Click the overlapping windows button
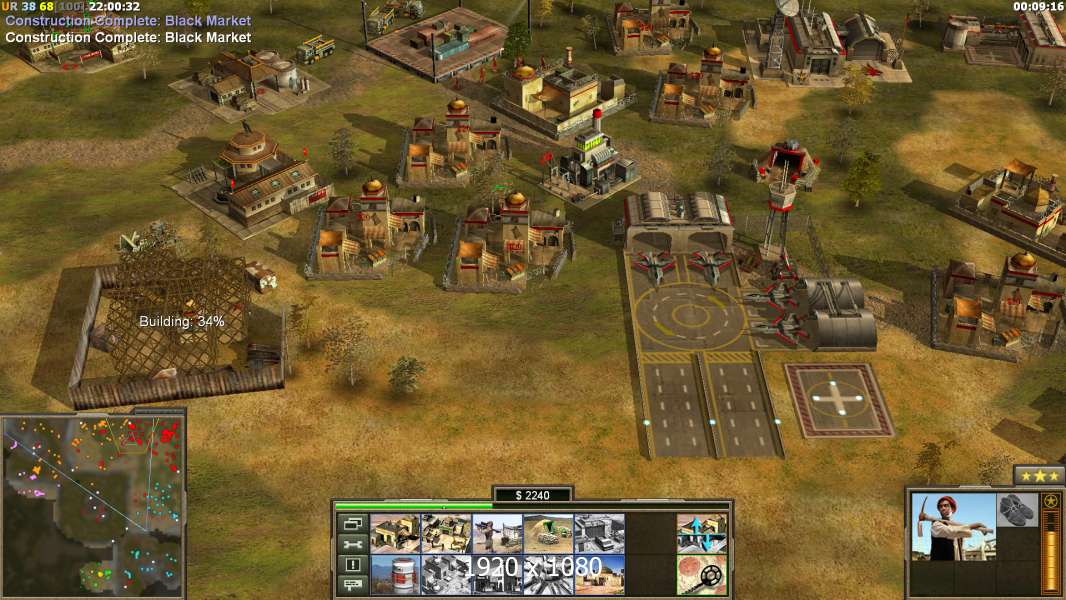 point(351,523)
